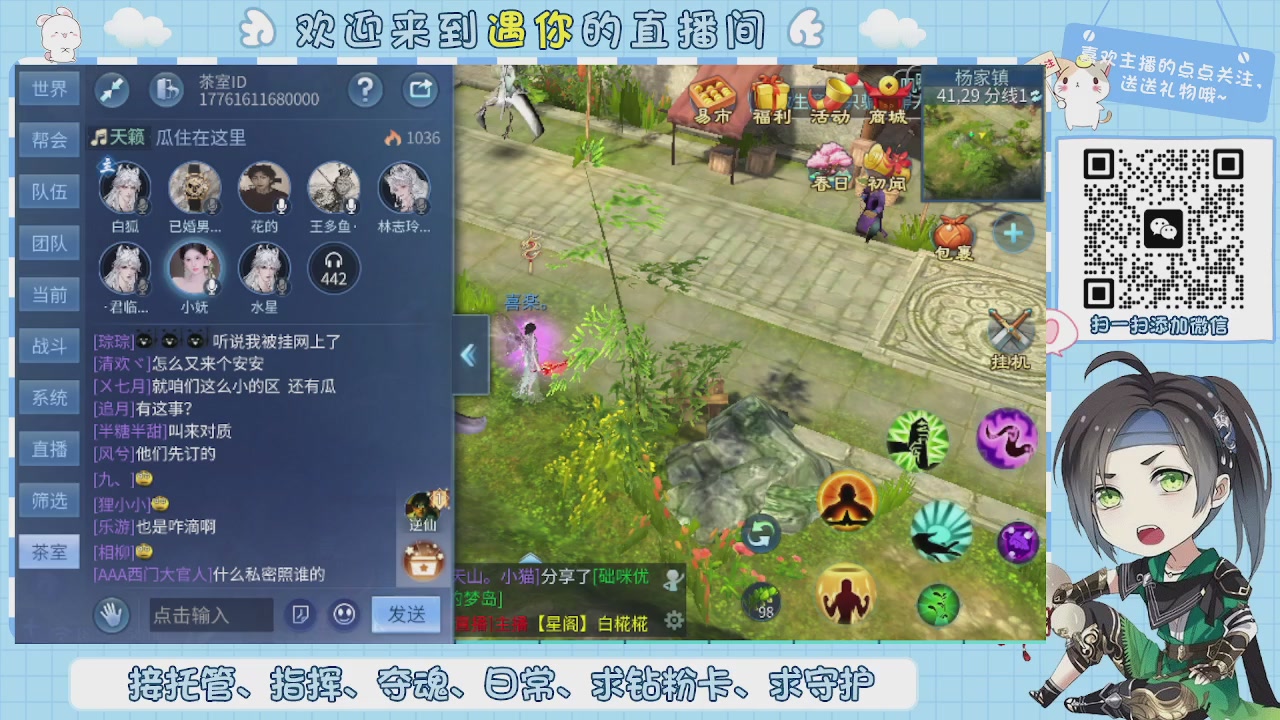Open the emoji picker in chat bar
The height and width of the screenshot is (720, 1280).
344,614
